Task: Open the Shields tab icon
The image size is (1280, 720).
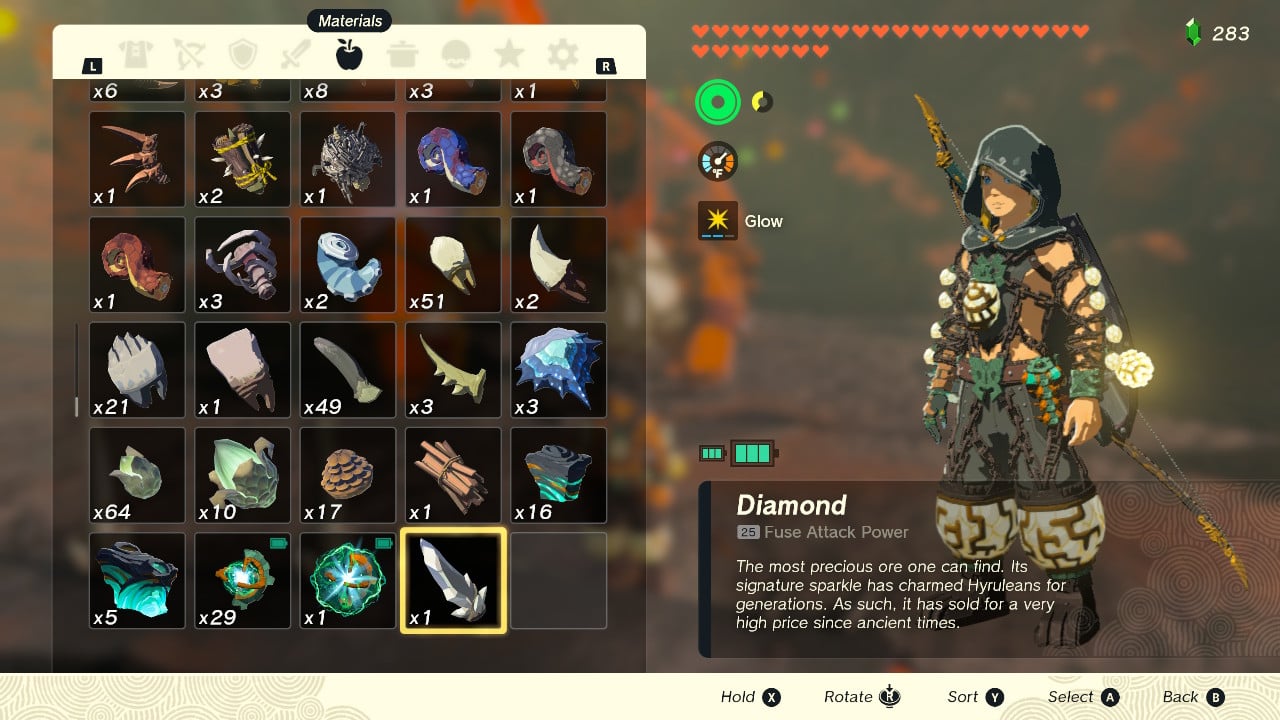Action: tap(243, 55)
